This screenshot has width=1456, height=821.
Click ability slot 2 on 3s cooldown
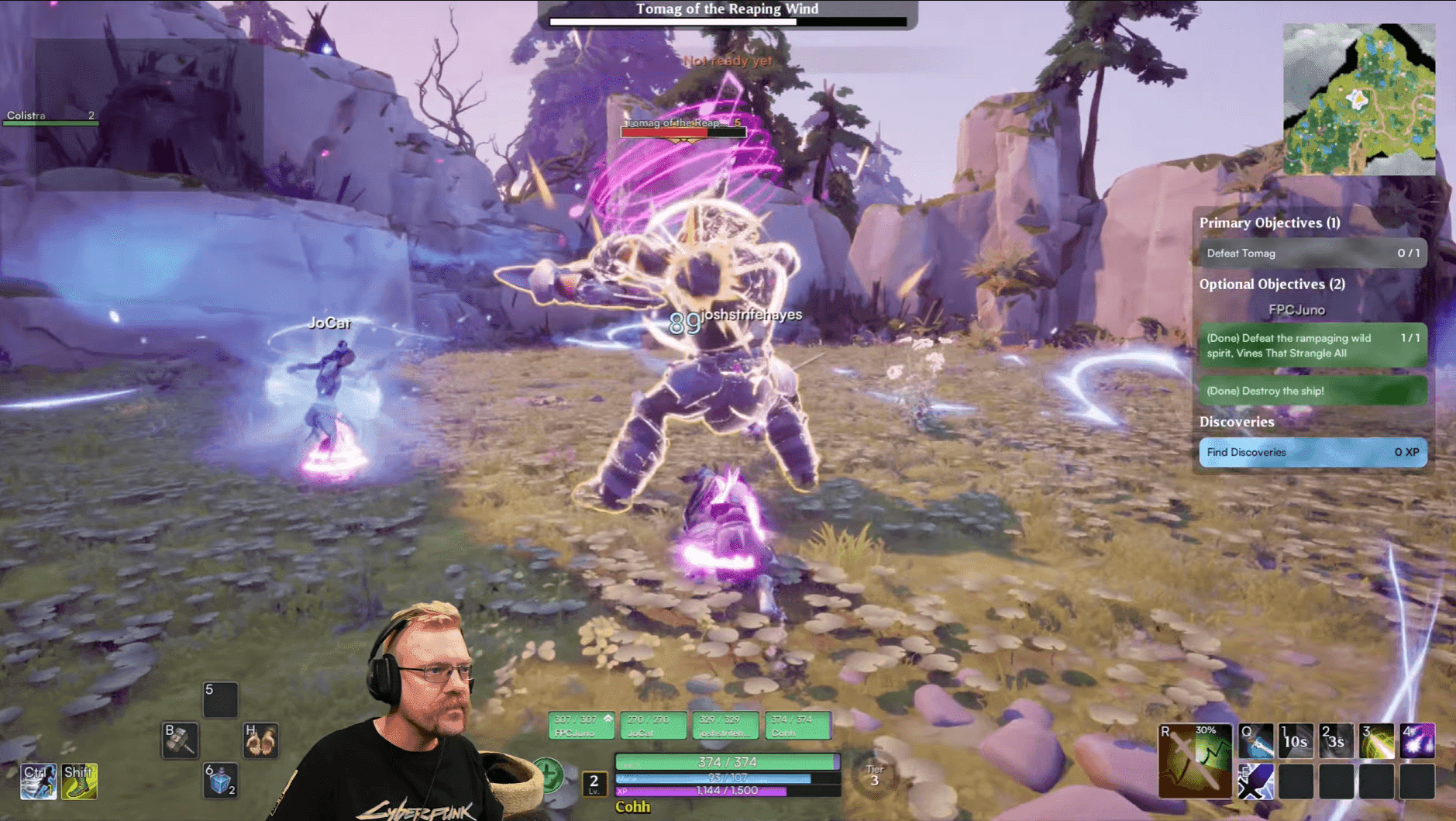(1336, 741)
